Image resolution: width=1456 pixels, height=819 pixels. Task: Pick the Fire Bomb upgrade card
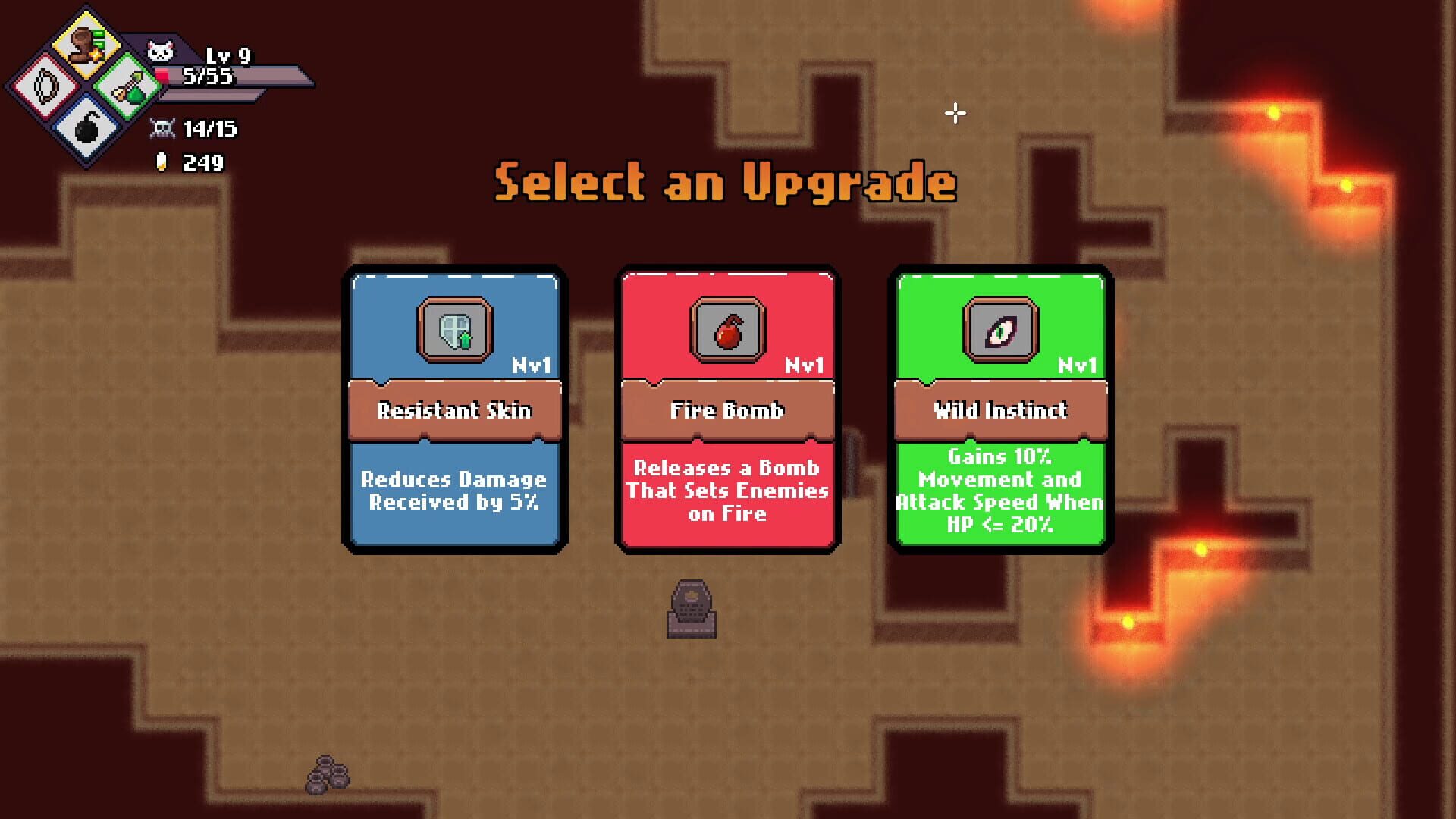pos(726,409)
